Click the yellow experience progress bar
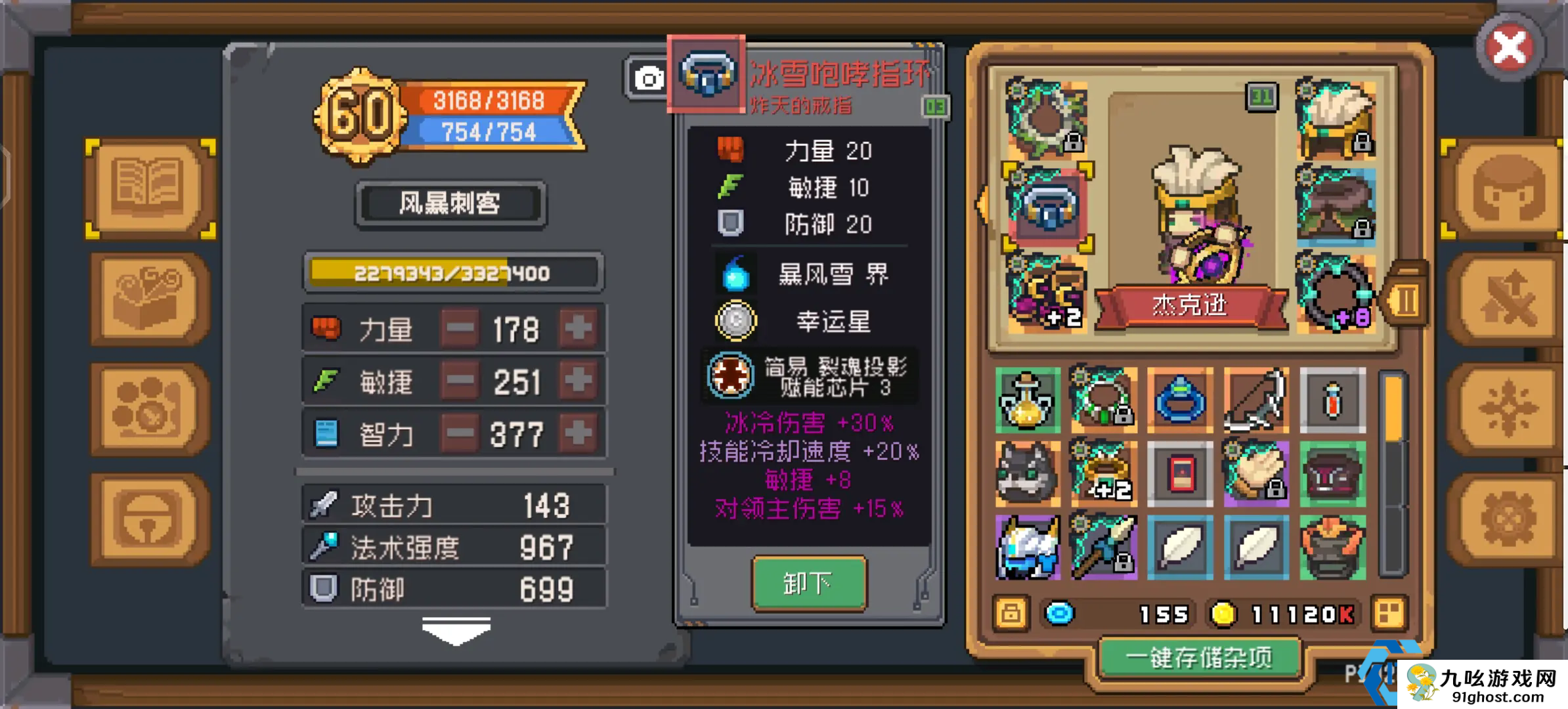Viewport: 1568px width, 709px height. pyautogui.click(x=453, y=271)
